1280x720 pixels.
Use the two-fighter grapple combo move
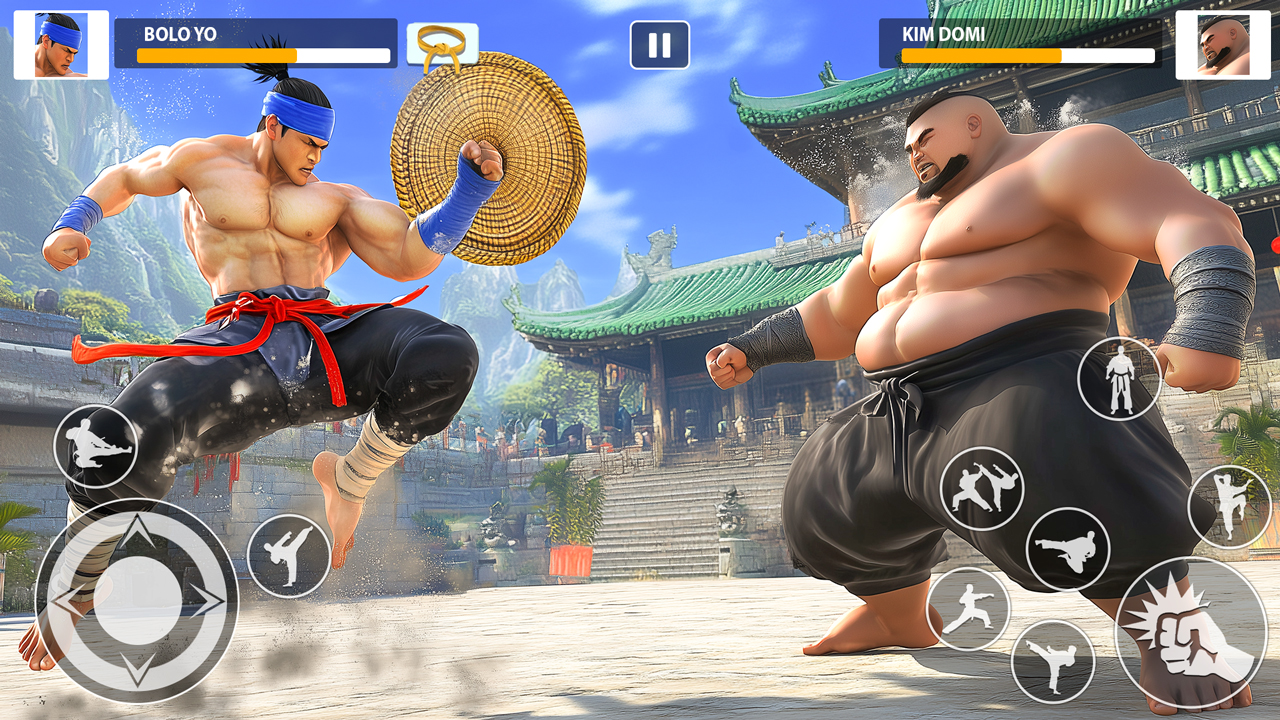point(981,484)
